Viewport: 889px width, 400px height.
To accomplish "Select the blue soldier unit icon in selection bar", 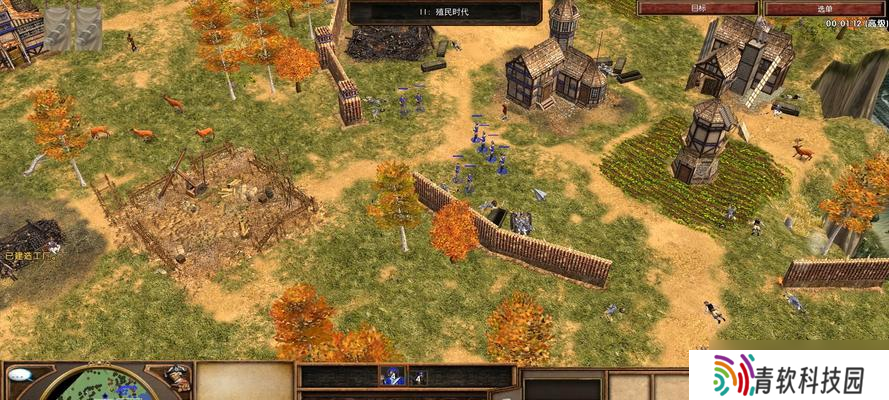I will click(392, 377).
